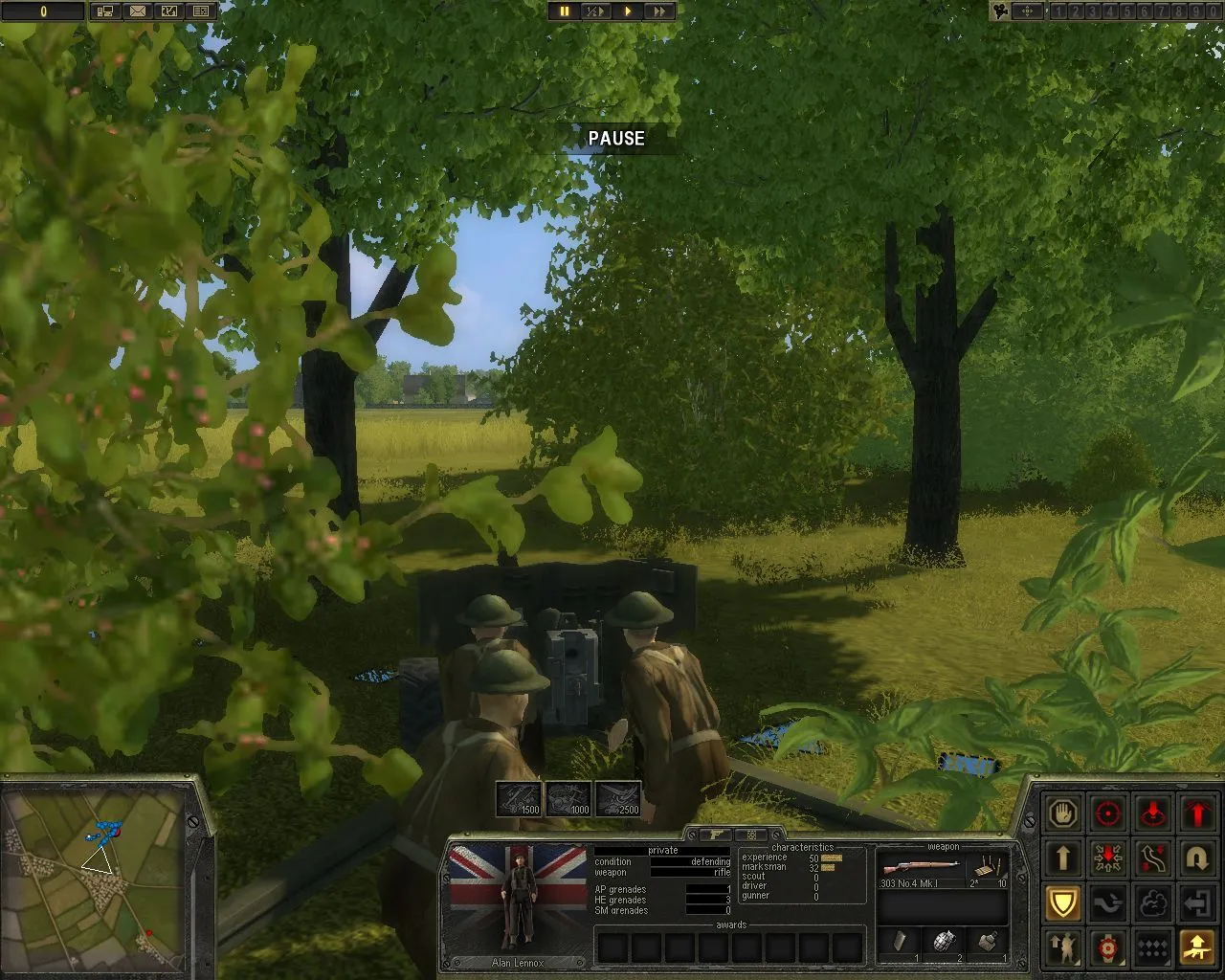
Task: Toggle the Defend shield stance
Action: (x=1063, y=902)
